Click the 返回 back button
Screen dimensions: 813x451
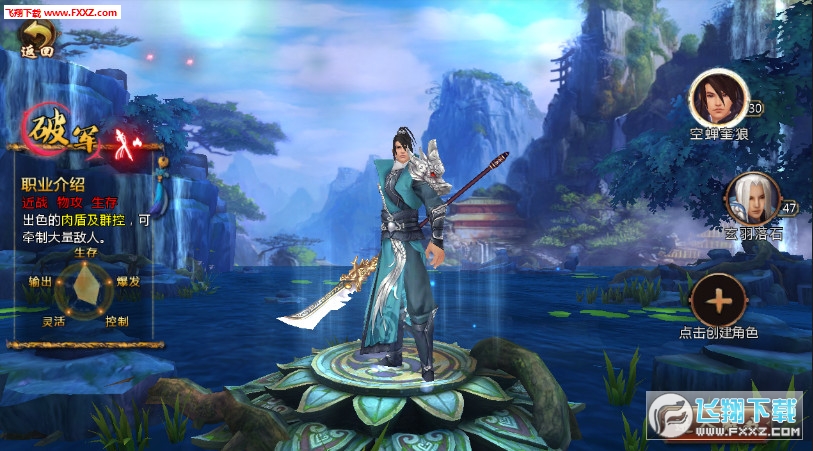tap(40, 40)
